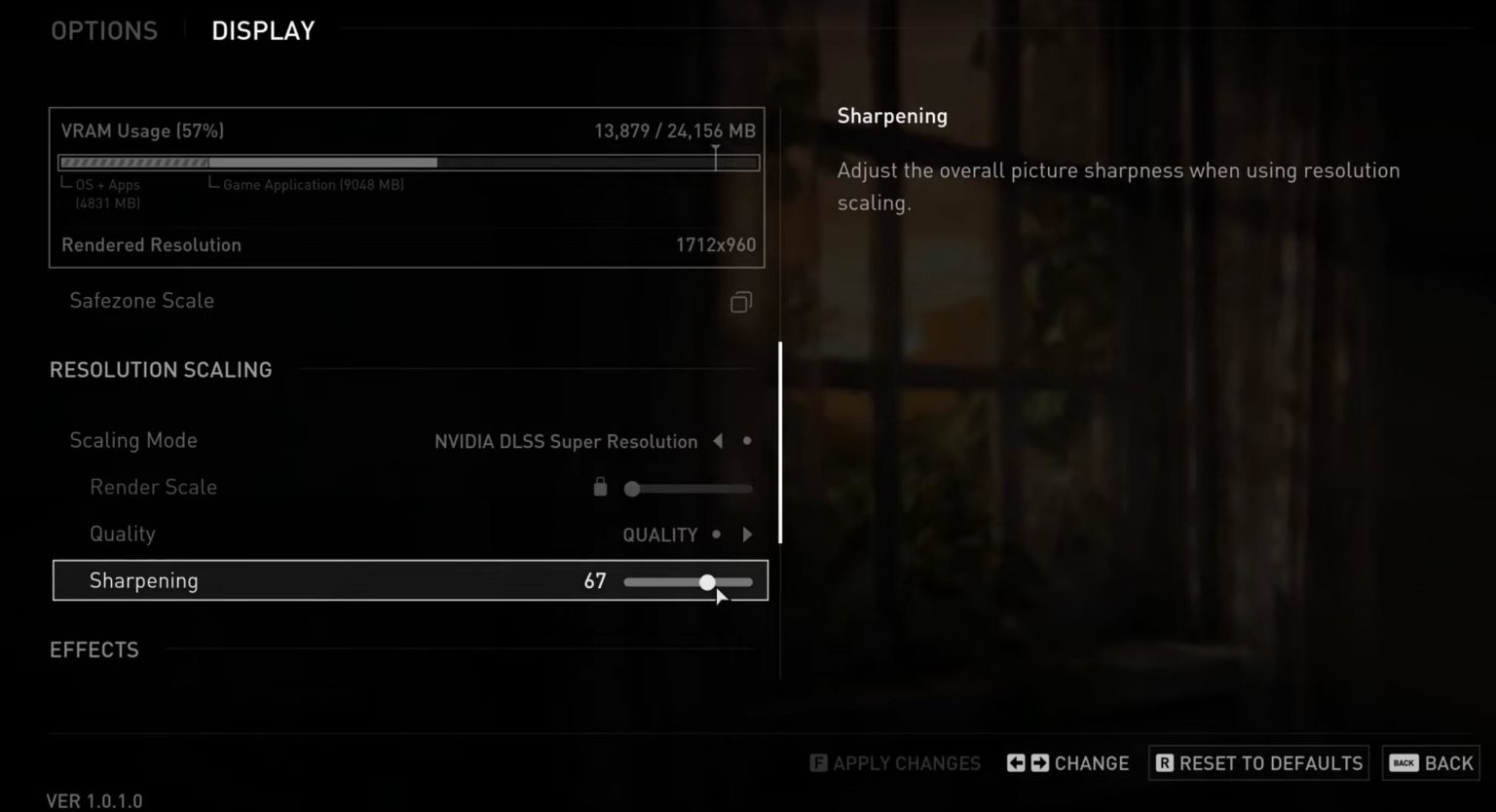Screen dimensions: 1496x812
Task: Click the right chevron beside Quality
Action: click(747, 534)
